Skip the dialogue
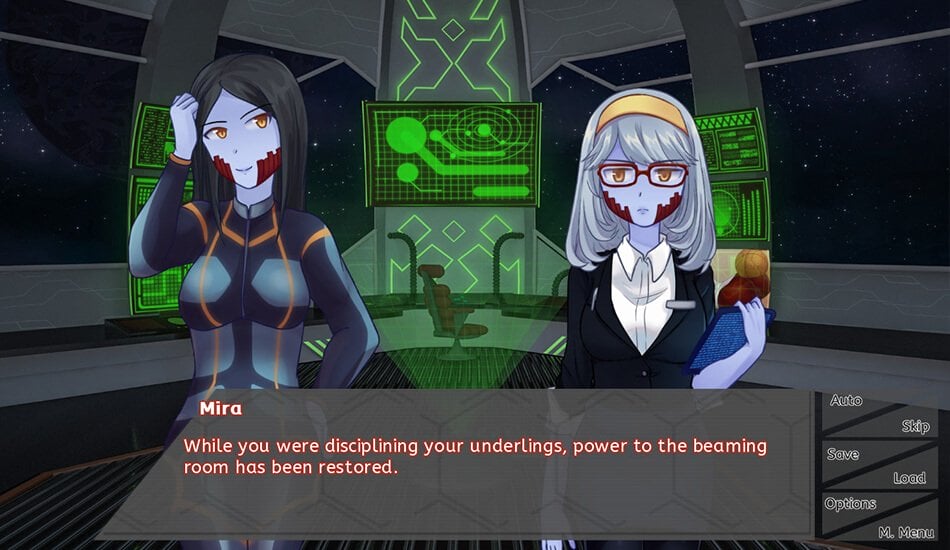 coord(914,426)
